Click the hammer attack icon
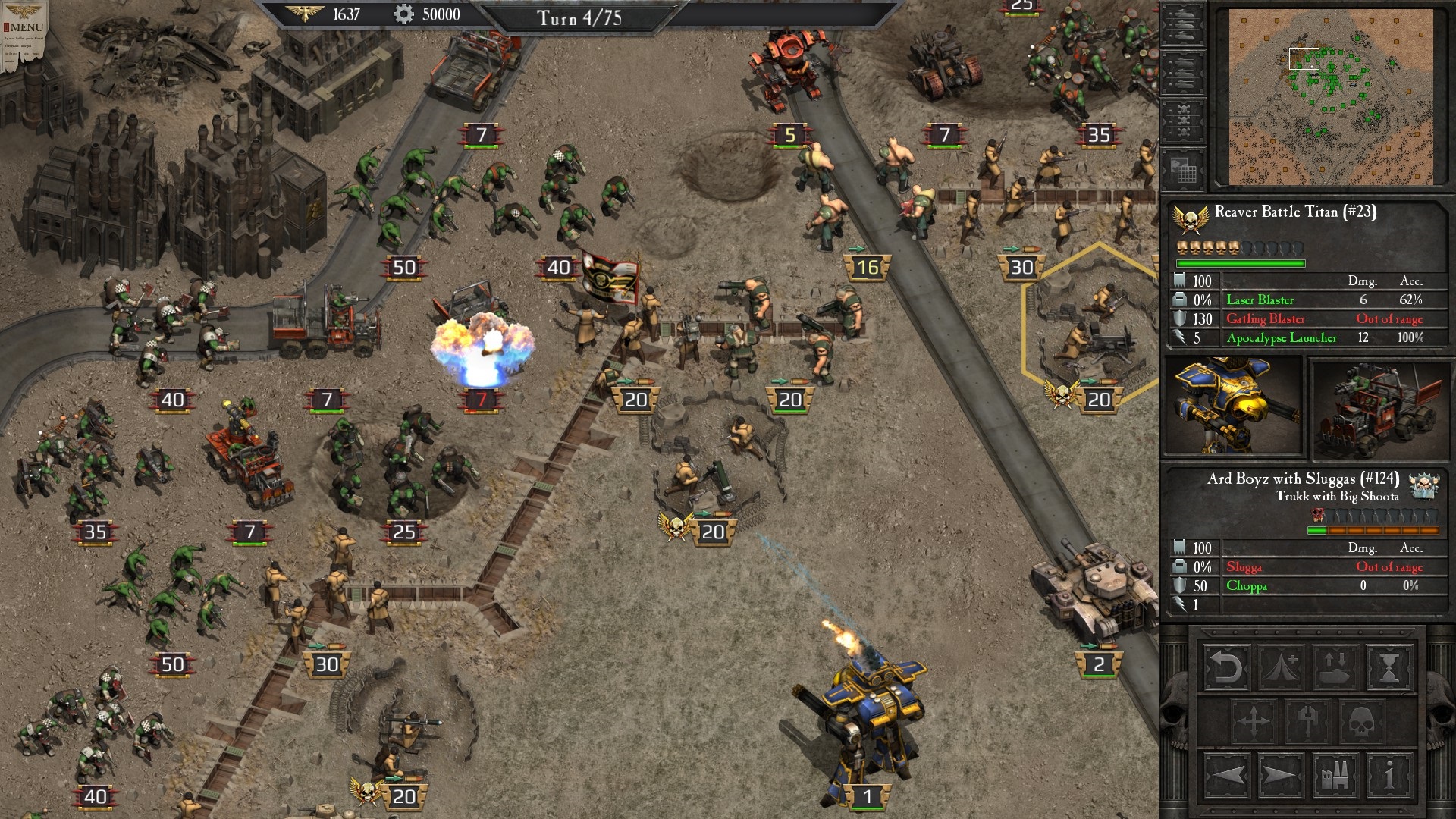1456x819 pixels. pos(1307,720)
